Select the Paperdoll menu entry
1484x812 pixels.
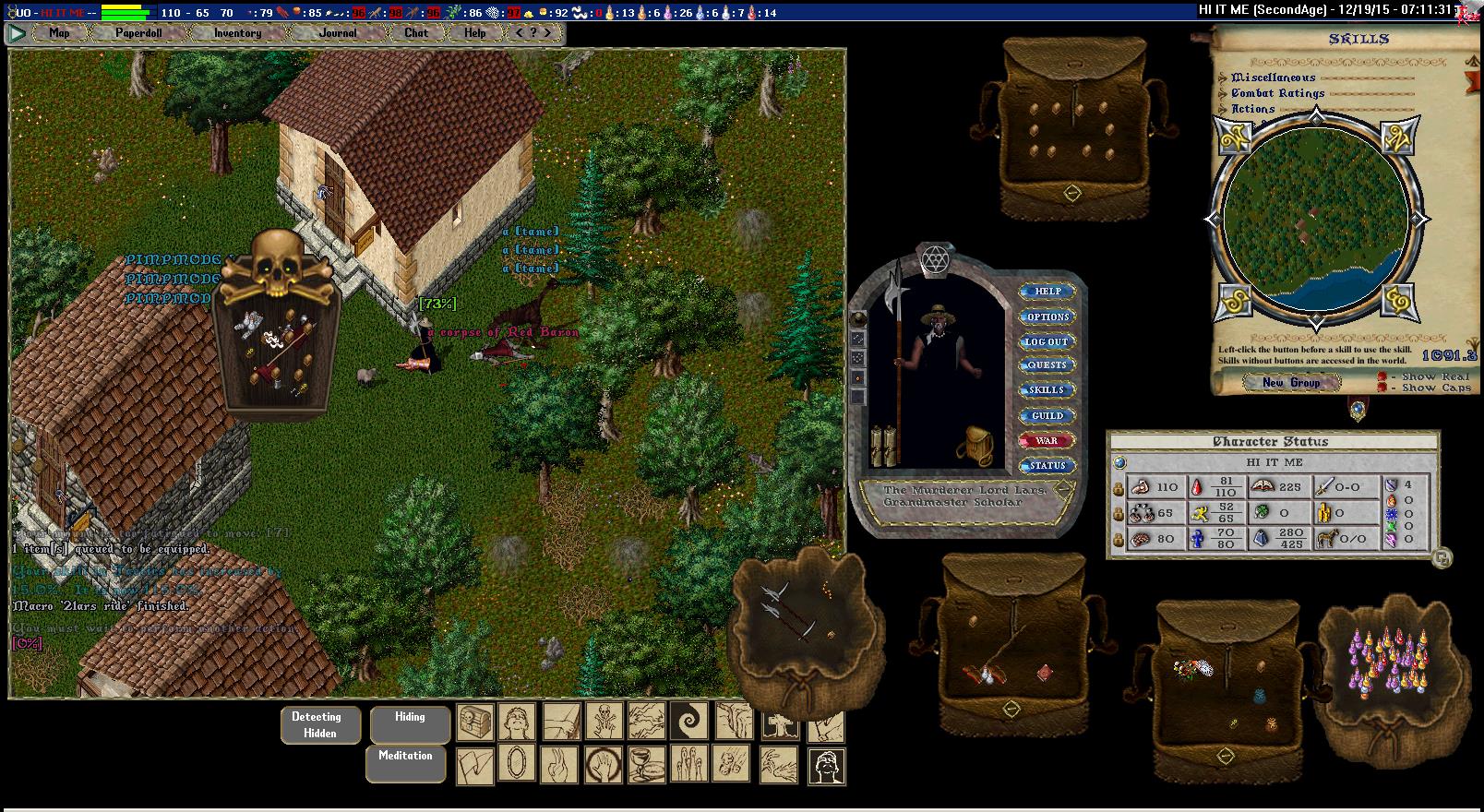coord(138,33)
